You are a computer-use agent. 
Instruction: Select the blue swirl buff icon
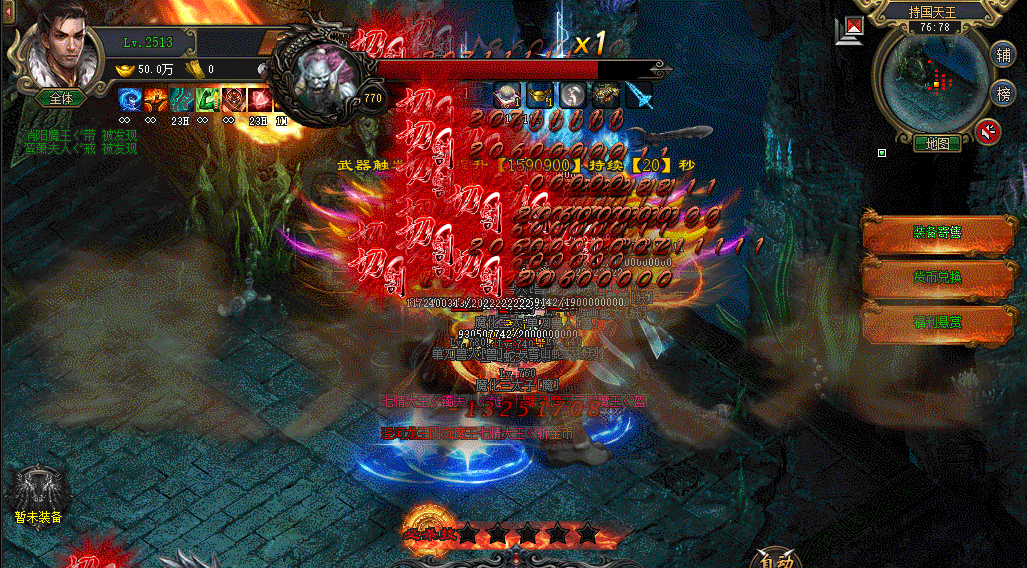pos(130,99)
